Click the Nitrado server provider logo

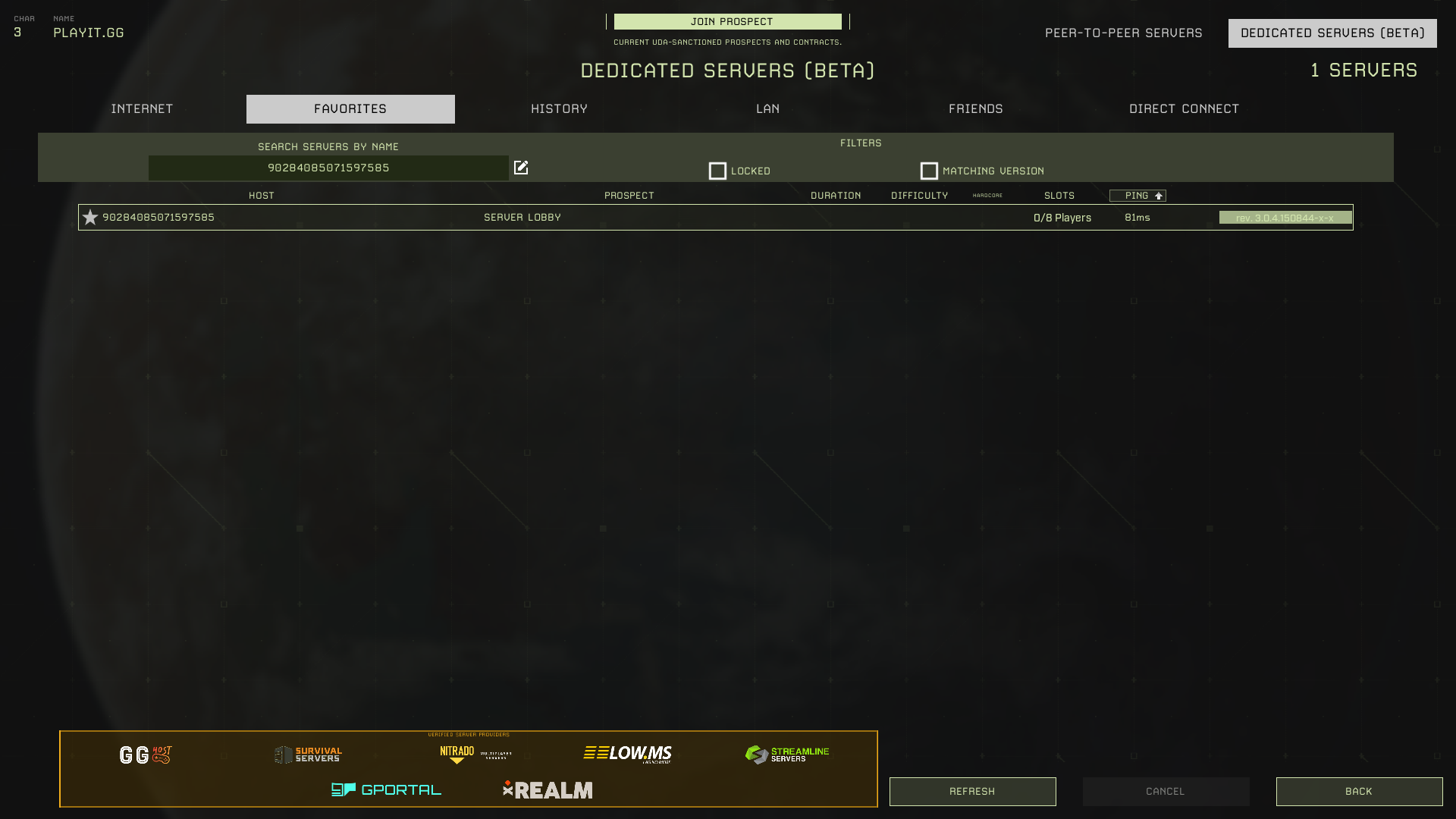(x=457, y=752)
